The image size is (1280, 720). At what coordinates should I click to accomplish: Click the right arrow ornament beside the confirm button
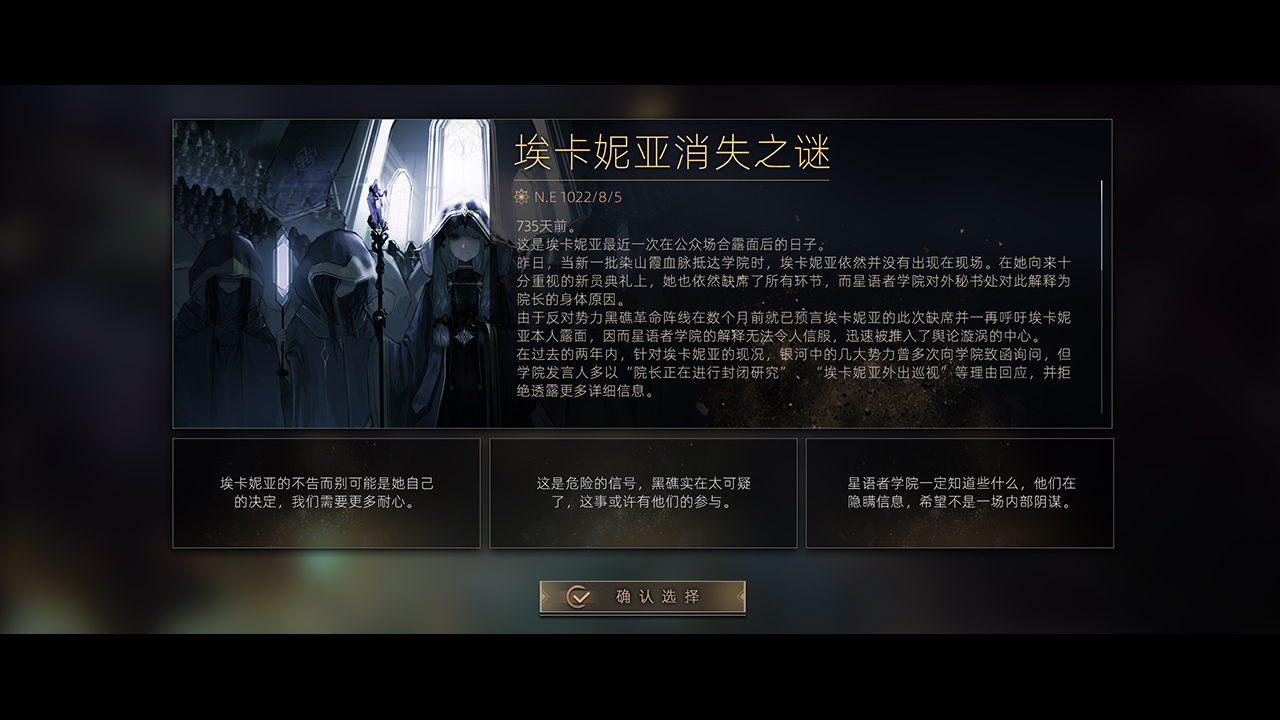(737, 596)
